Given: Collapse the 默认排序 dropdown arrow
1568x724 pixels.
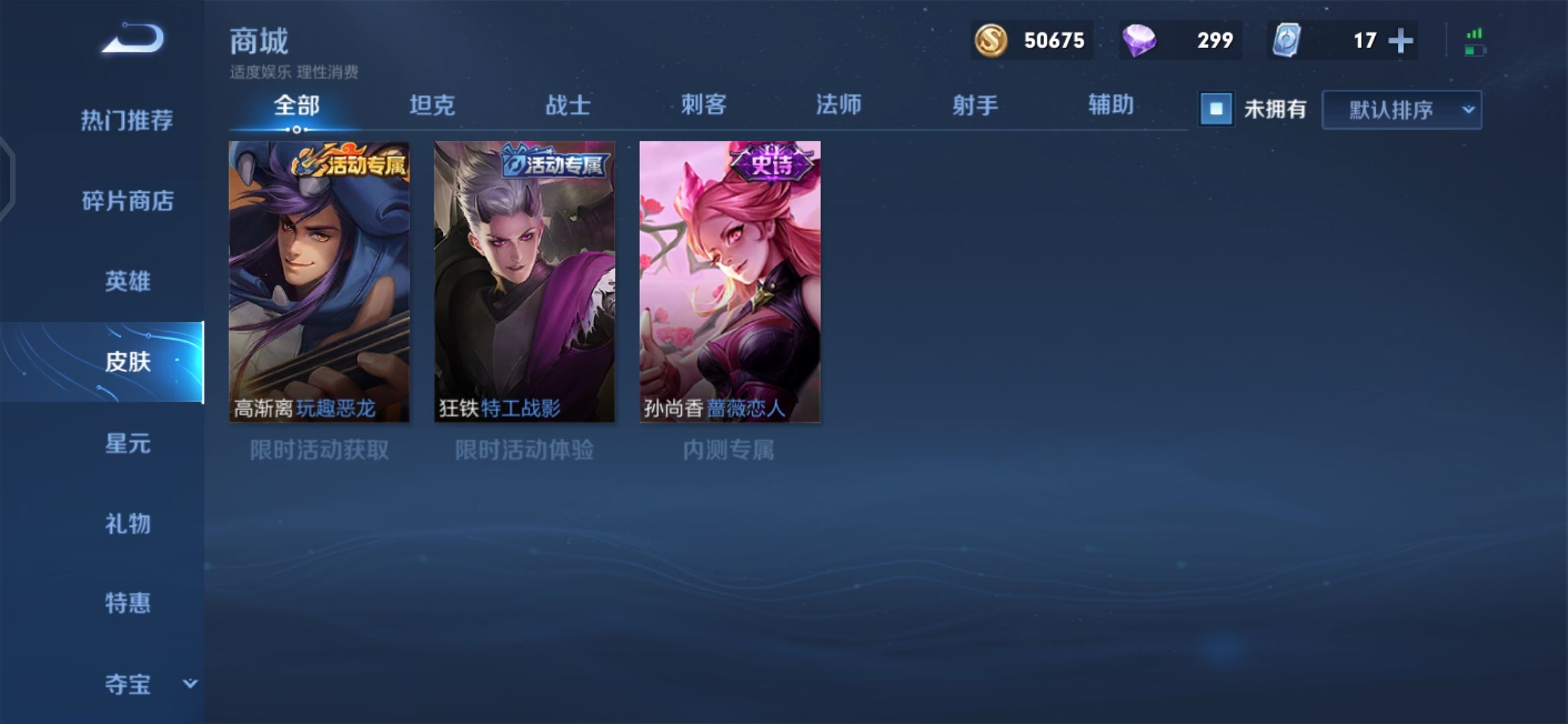Looking at the screenshot, I should [x=1468, y=109].
